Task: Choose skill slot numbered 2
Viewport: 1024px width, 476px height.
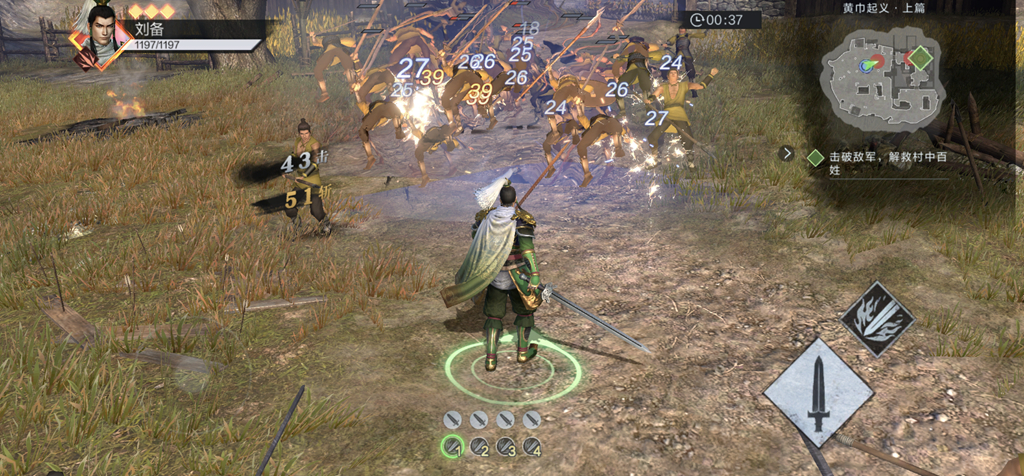Action: pos(479,447)
